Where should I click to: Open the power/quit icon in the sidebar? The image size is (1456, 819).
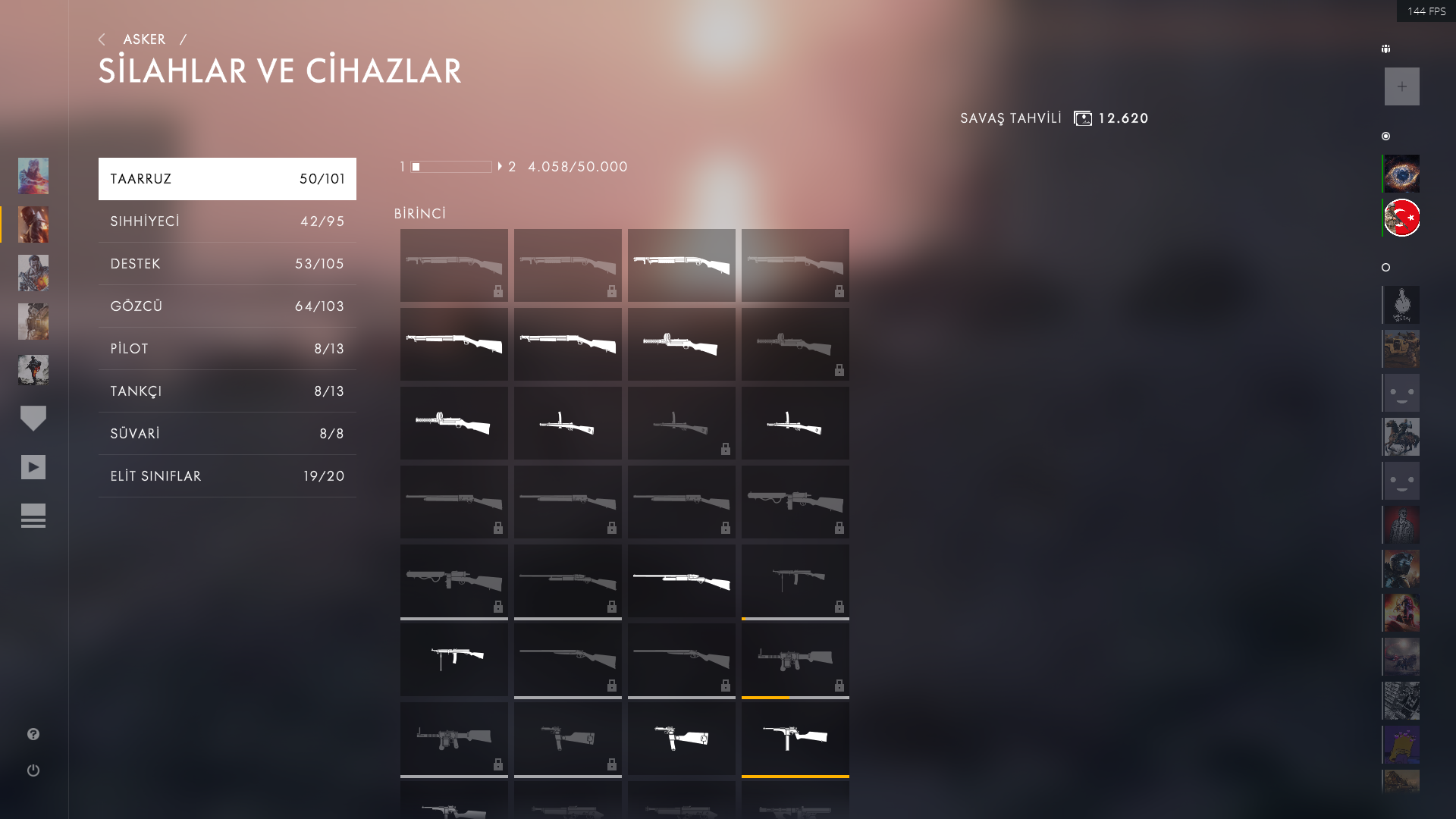[33, 770]
